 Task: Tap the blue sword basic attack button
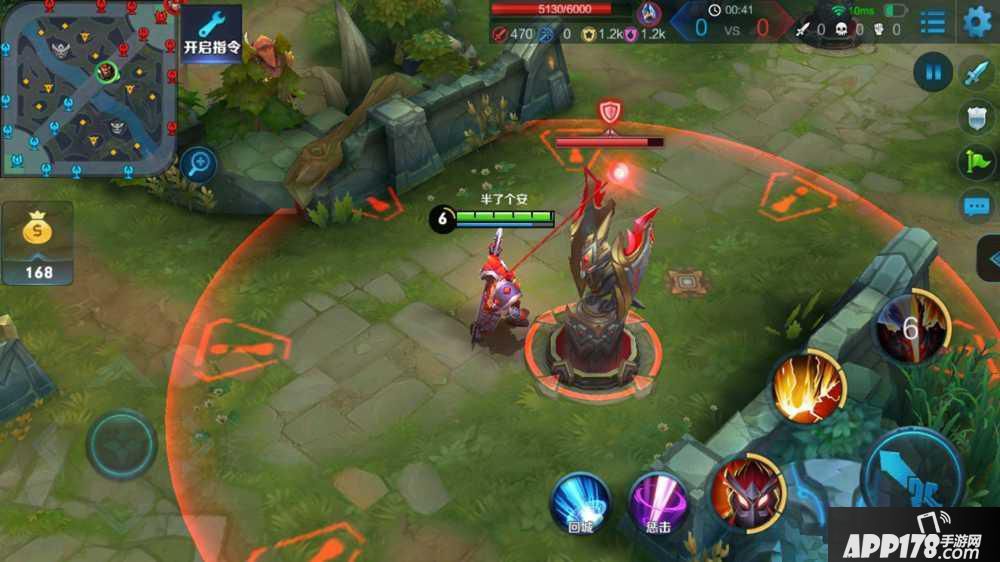click(x=912, y=470)
